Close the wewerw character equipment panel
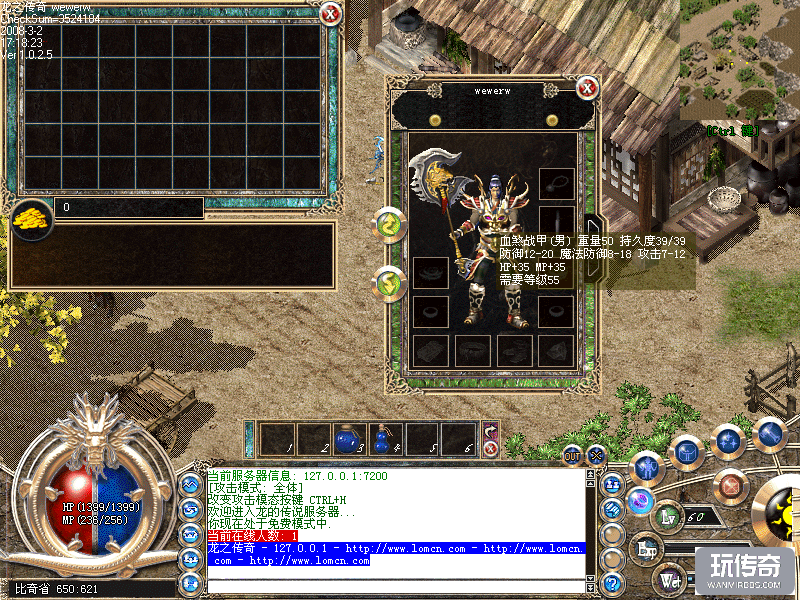The image size is (800, 600). [588, 88]
